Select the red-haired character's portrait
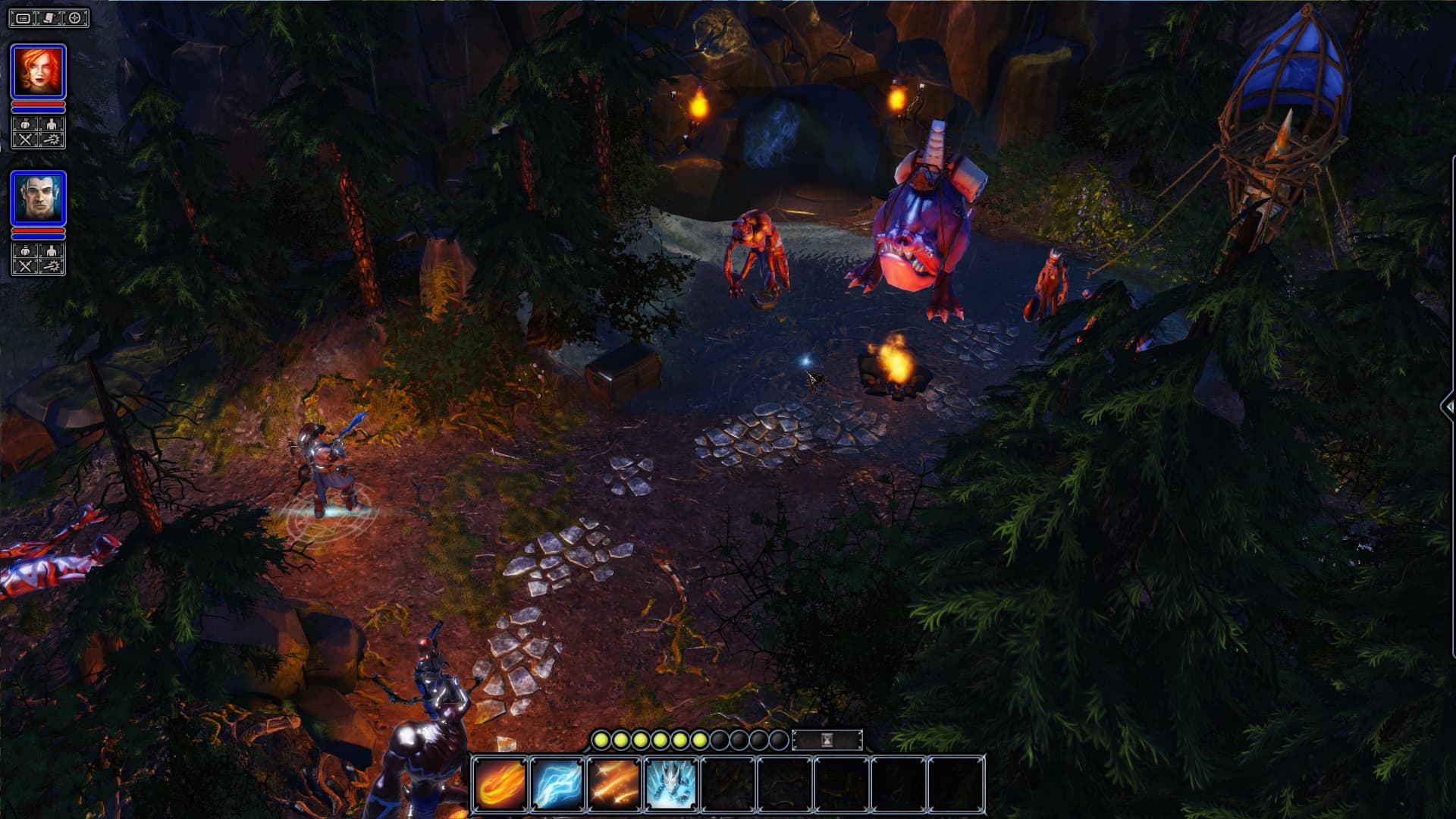 (38, 71)
